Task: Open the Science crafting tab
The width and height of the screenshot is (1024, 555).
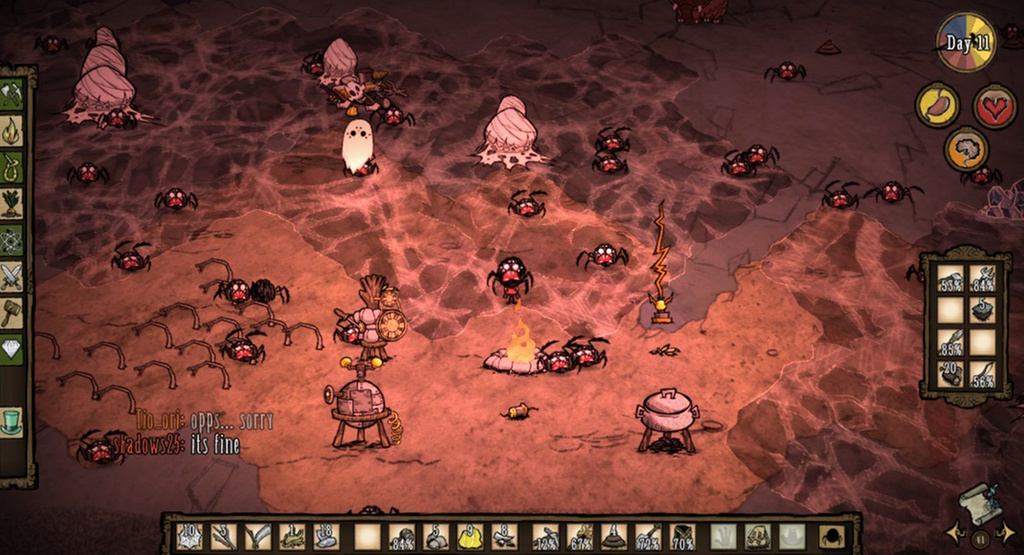Action: point(12,239)
